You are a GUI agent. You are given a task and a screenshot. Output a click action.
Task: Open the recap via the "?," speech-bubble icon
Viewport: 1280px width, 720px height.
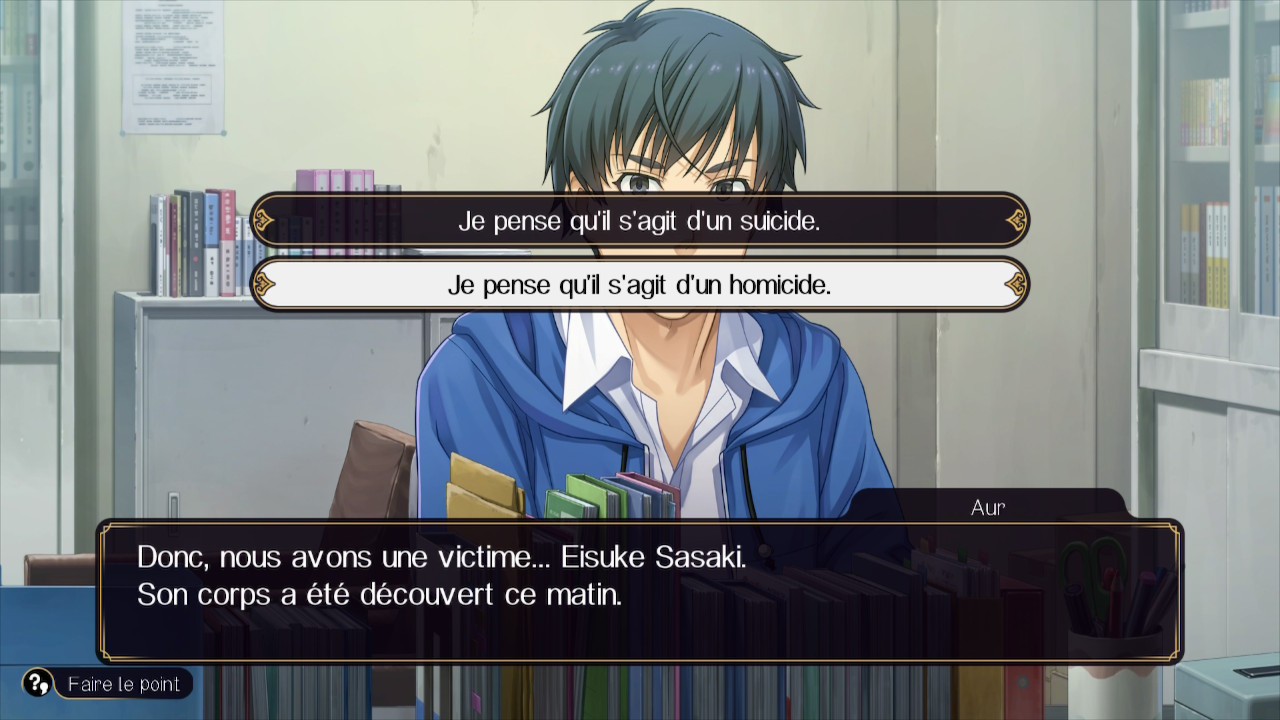click(36, 684)
